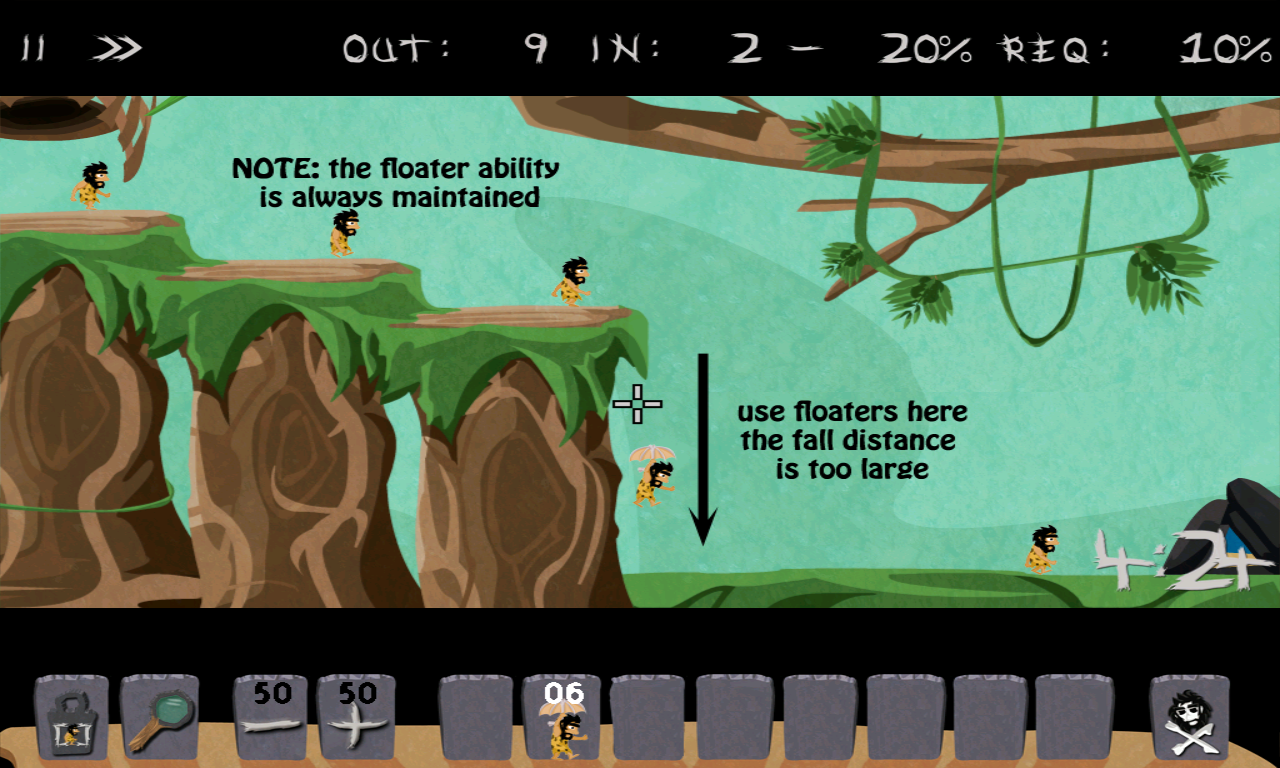Increase the release rate with plus
The height and width of the screenshot is (768, 1280).
[356, 718]
